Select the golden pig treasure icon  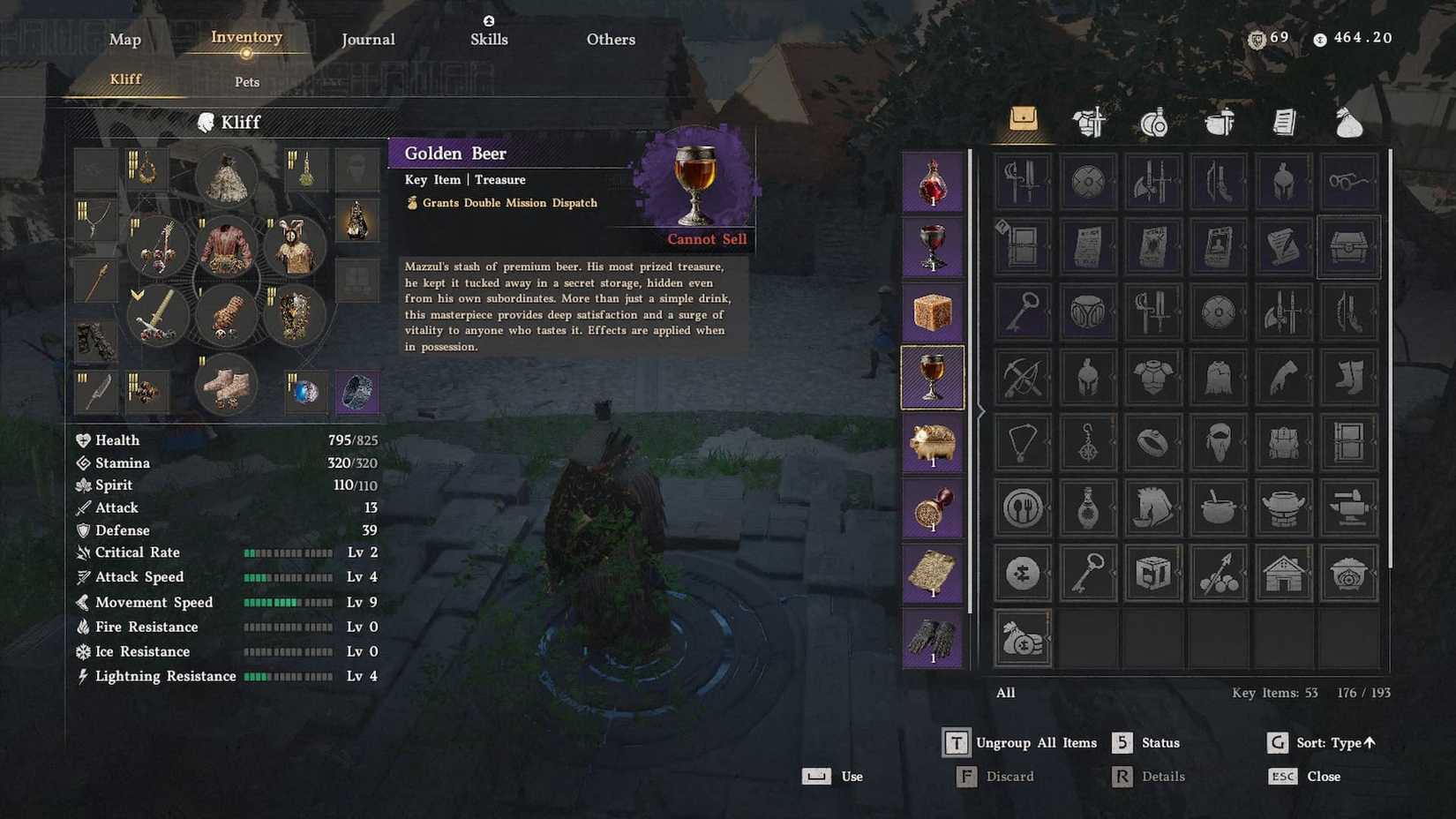coord(933,443)
